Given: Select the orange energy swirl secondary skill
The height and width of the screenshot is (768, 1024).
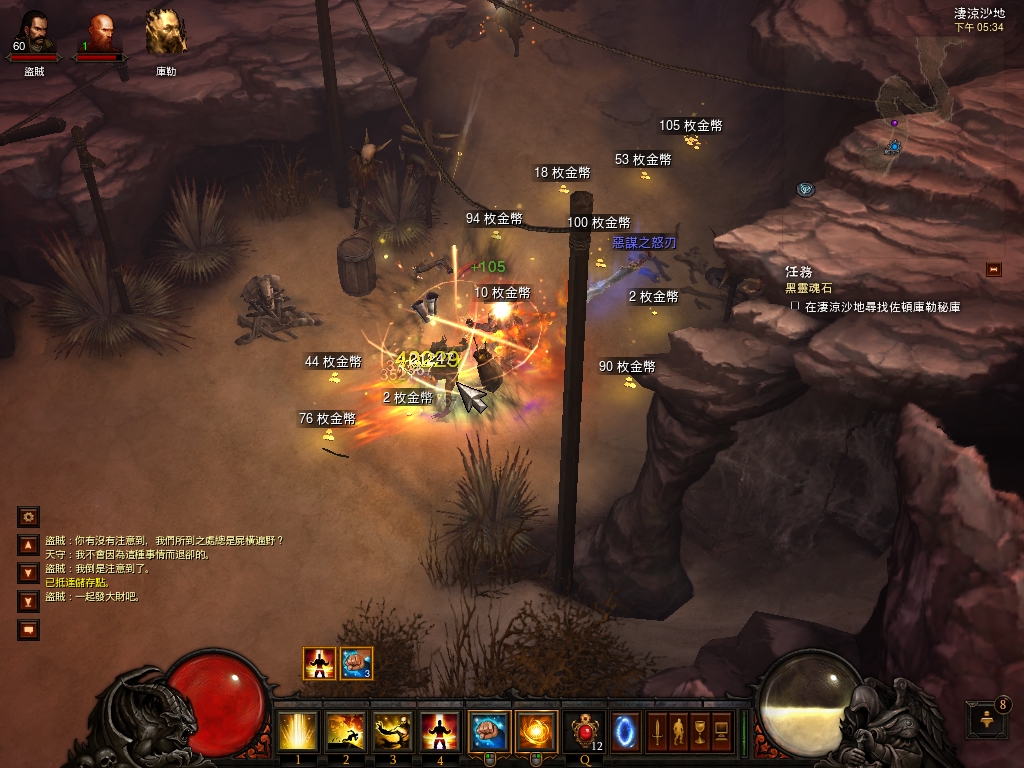Looking at the screenshot, I should 536,731.
